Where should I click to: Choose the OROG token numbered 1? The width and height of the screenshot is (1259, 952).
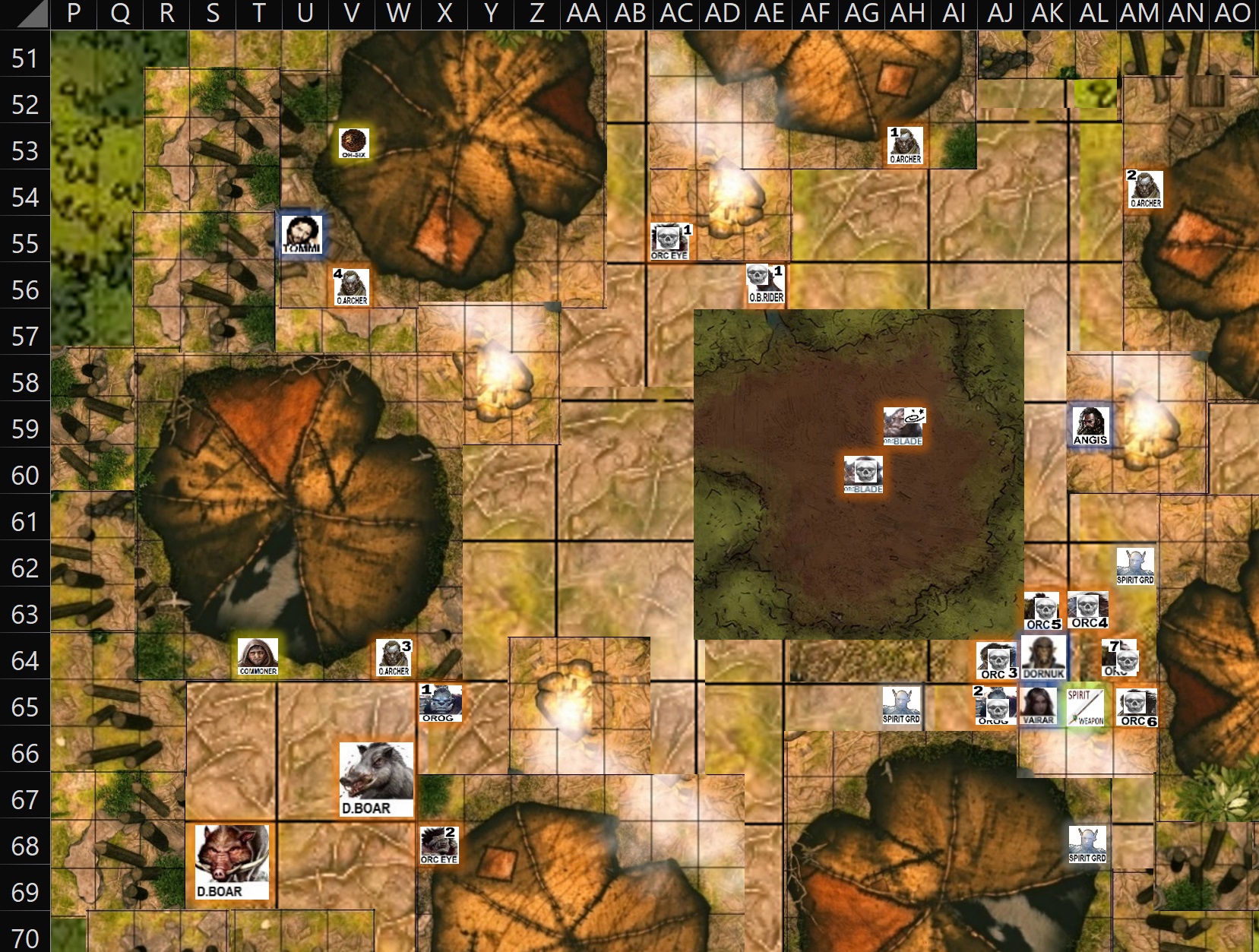coord(440,704)
